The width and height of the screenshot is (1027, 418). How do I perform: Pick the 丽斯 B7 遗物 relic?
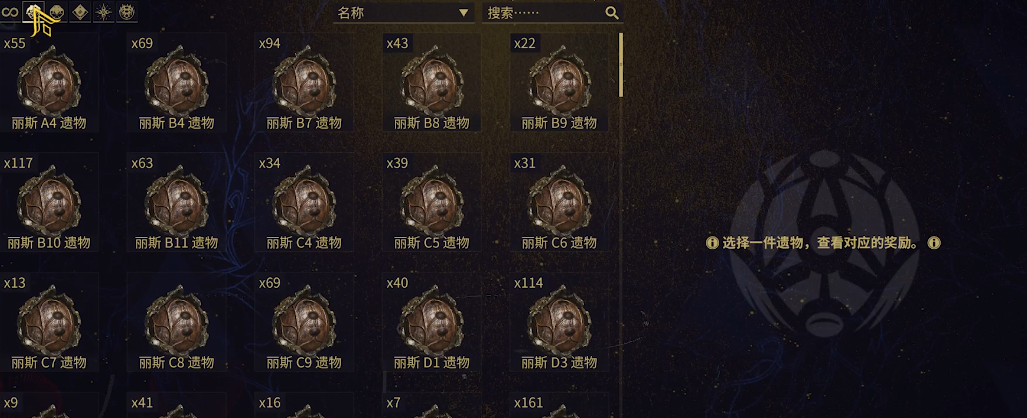(x=304, y=84)
